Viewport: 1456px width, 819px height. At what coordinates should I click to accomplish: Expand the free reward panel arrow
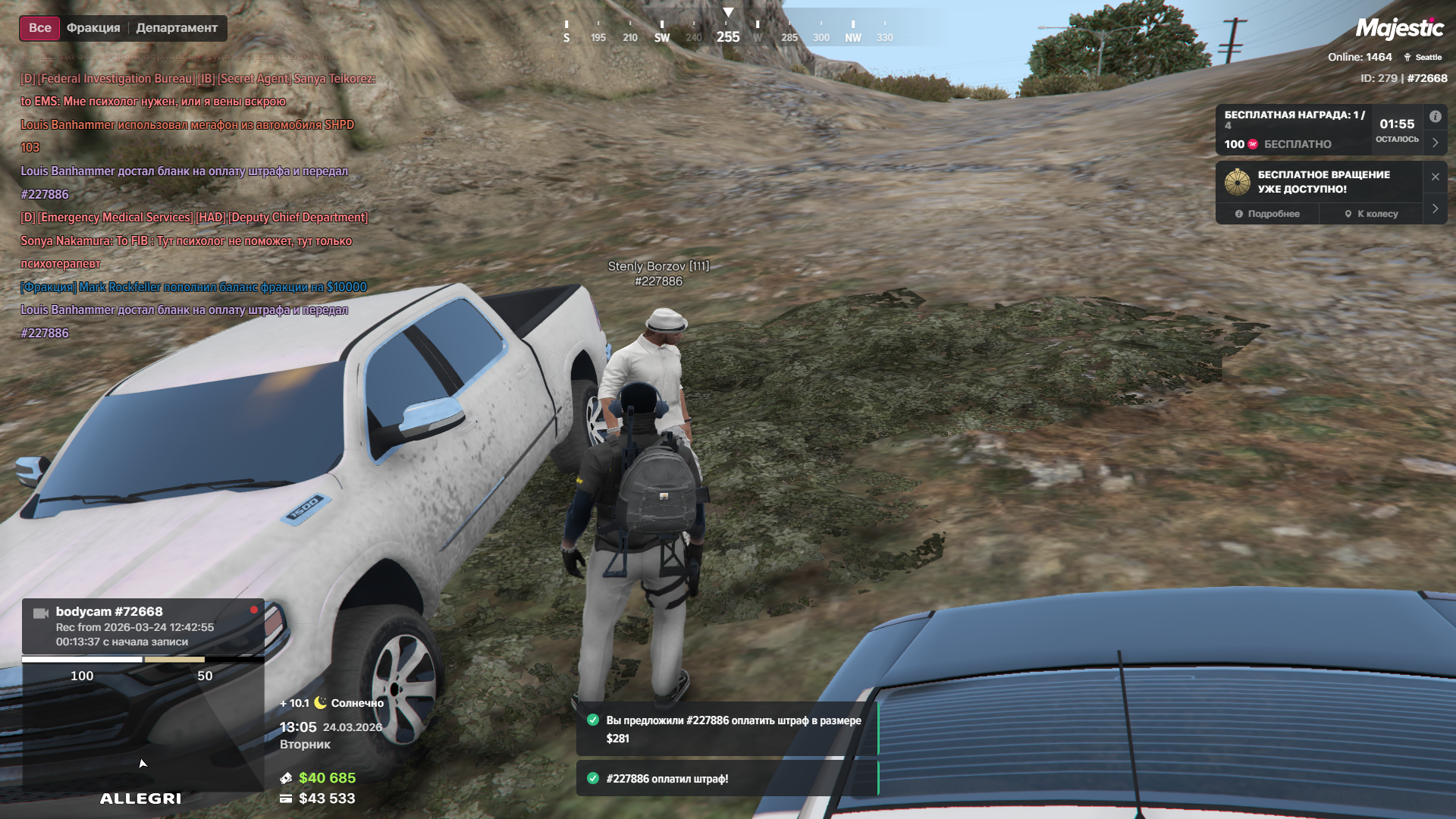click(1435, 143)
